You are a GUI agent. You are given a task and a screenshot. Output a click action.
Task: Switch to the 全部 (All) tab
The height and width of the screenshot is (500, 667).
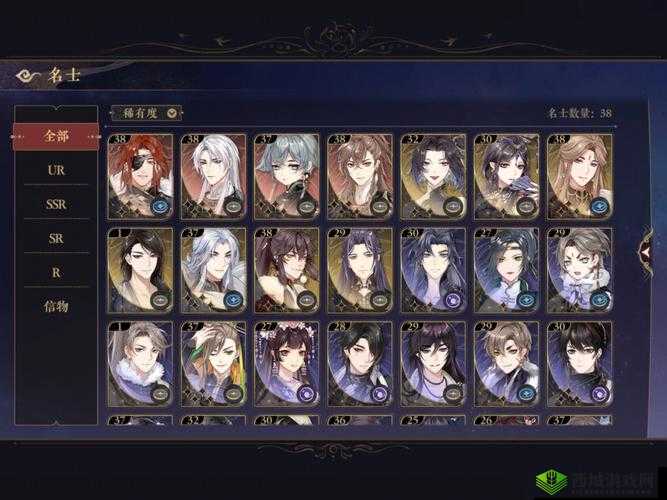click(x=56, y=135)
